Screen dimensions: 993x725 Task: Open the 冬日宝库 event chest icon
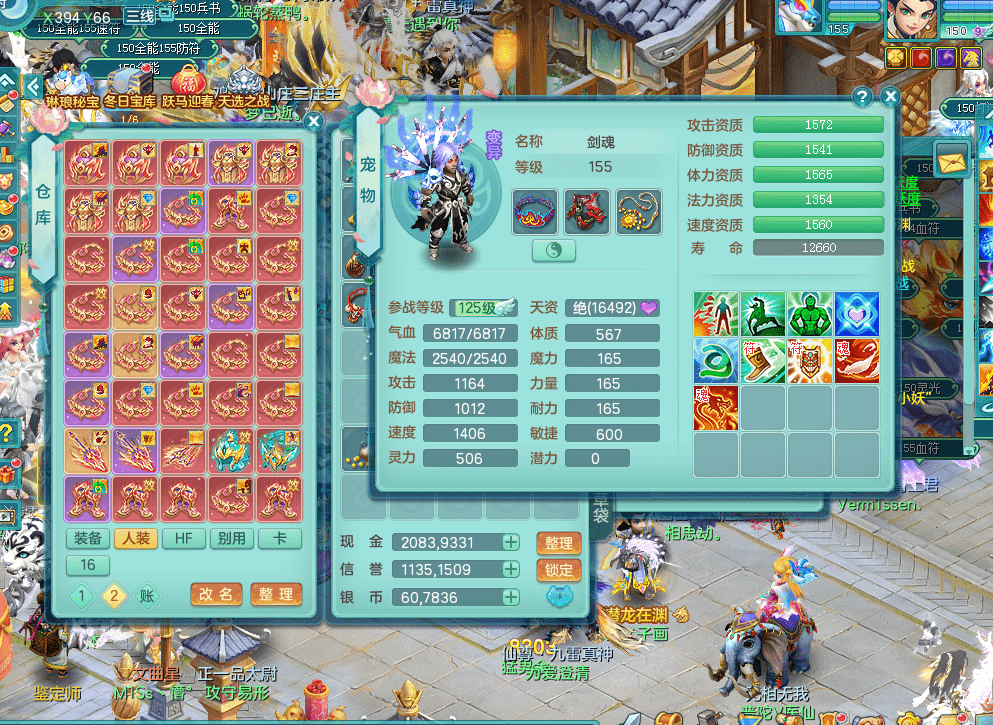[130, 85]
